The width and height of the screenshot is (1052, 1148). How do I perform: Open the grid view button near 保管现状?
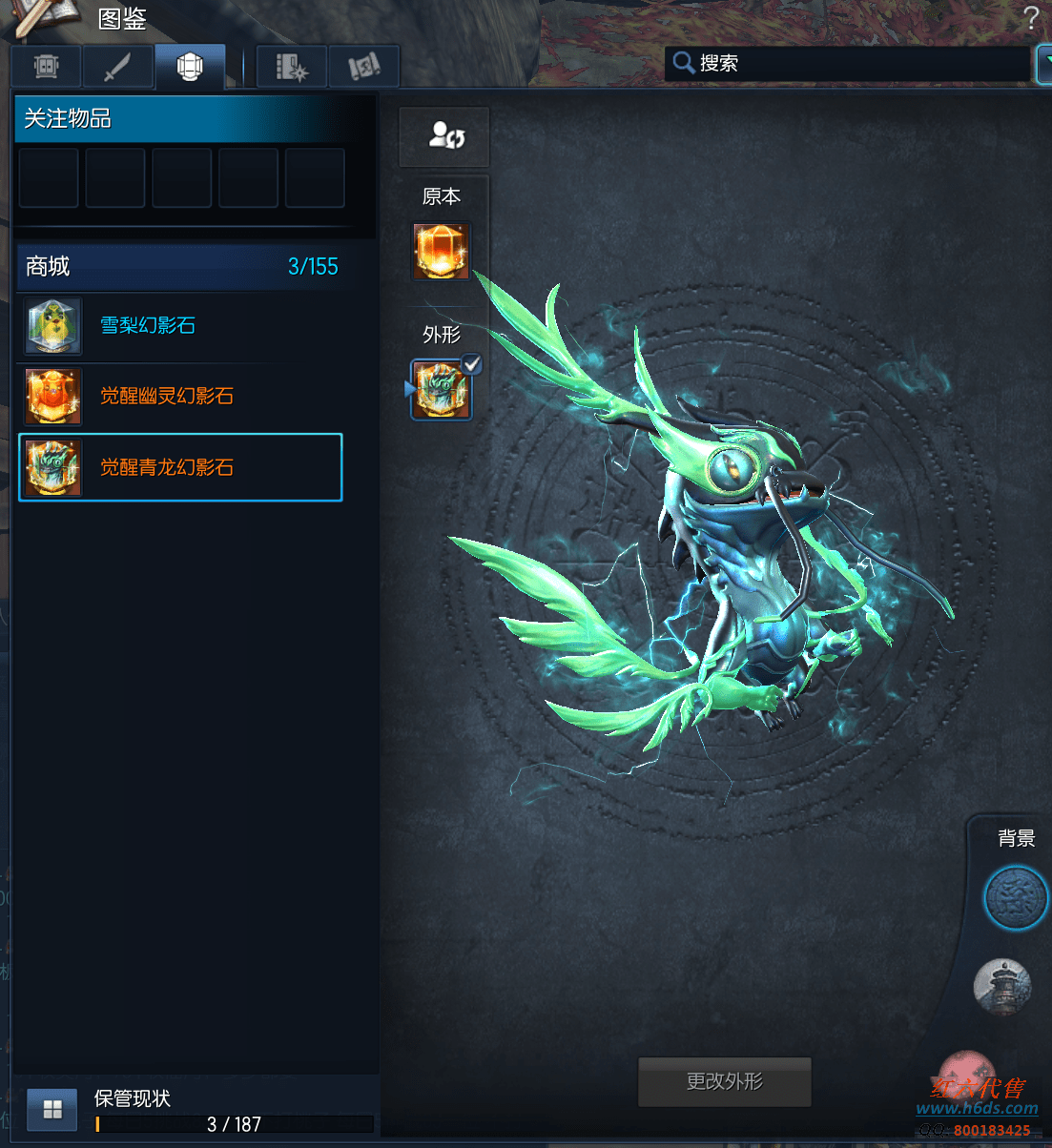(x=52, y=1109)
